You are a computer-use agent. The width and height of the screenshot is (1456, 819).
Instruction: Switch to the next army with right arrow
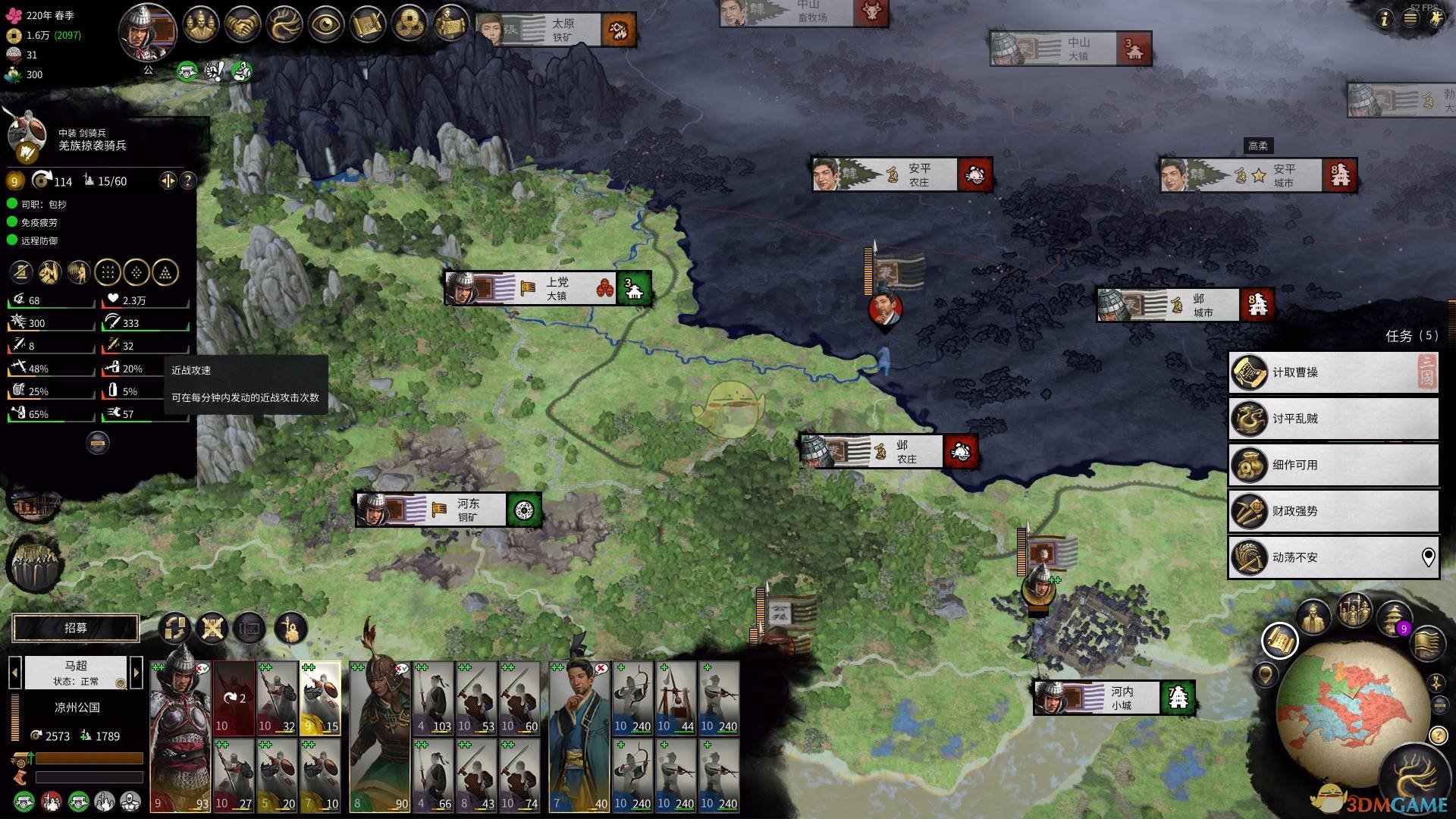tap(136, 672)
